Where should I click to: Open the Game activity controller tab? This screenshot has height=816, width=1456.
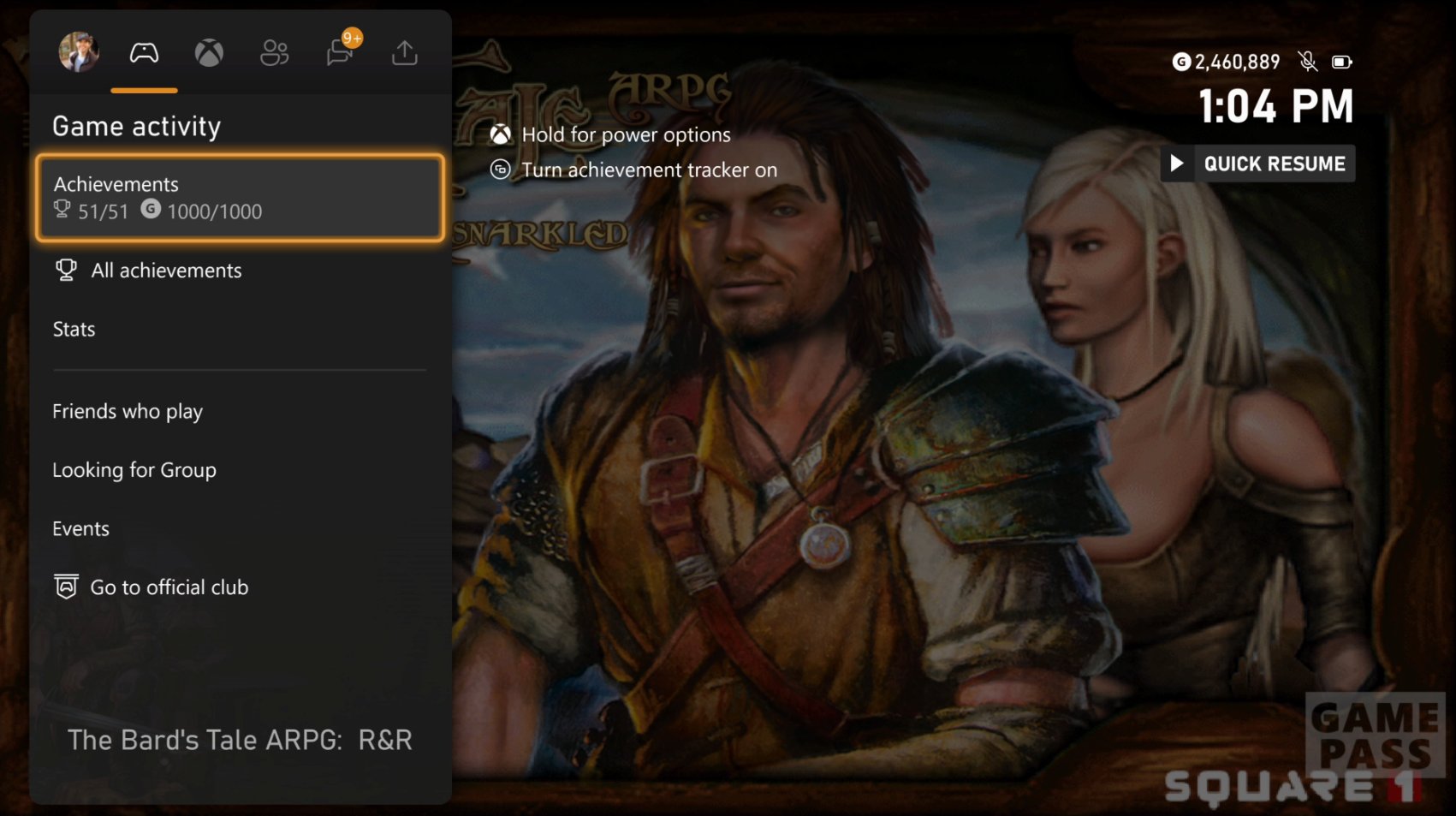143,52
